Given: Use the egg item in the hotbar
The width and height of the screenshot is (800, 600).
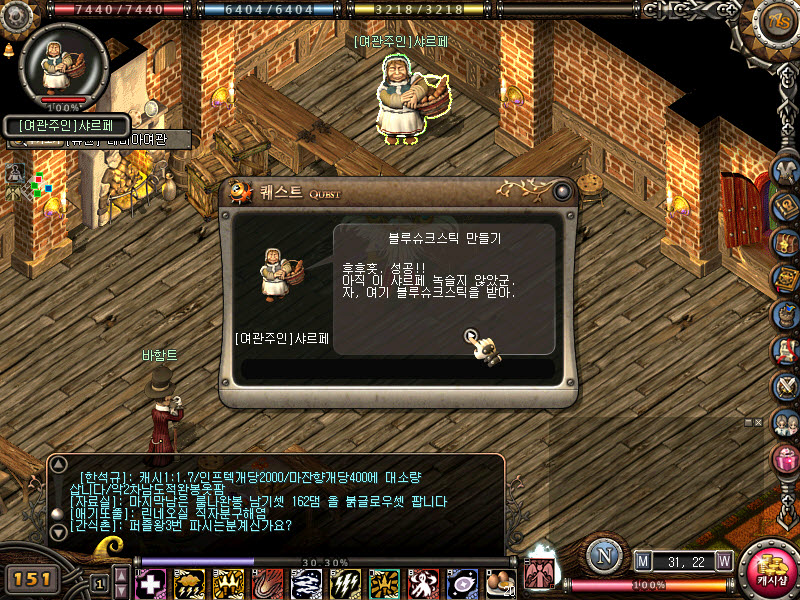Looking at the screenshot, I should pos(499,582).
